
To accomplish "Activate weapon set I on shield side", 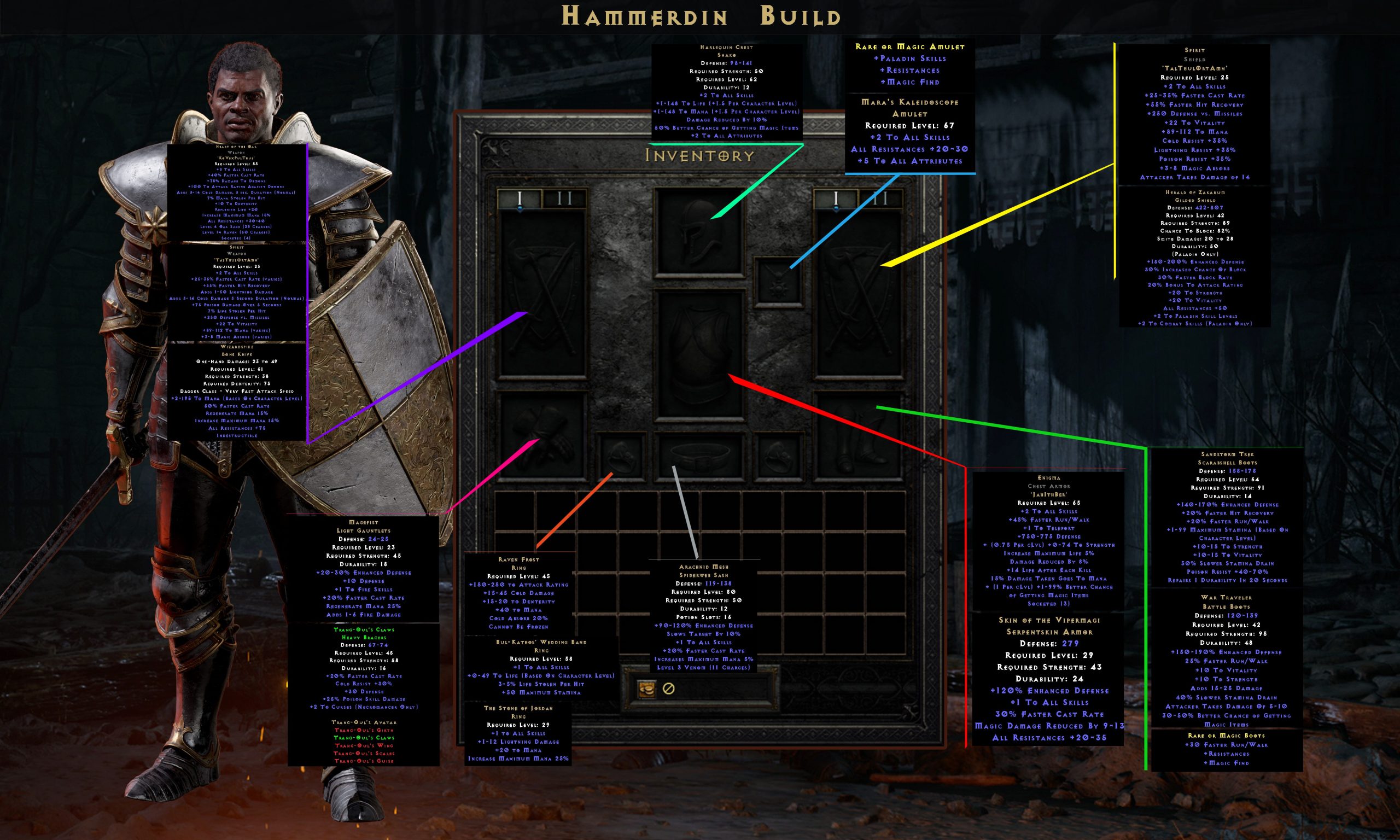I will click(835, 197).
